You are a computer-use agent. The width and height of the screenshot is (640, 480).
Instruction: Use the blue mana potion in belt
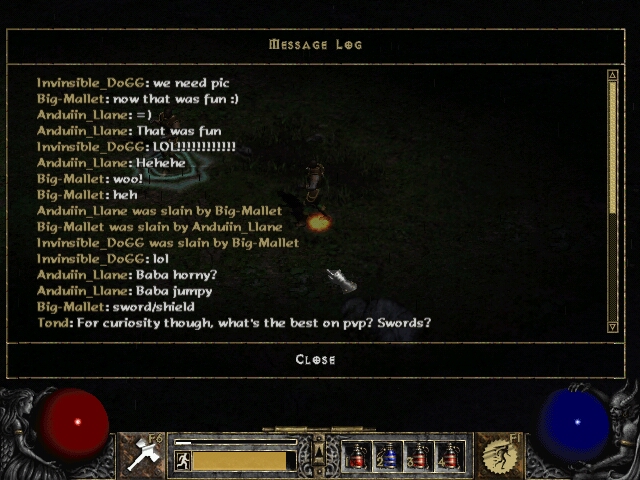click(x=389, y=457)
